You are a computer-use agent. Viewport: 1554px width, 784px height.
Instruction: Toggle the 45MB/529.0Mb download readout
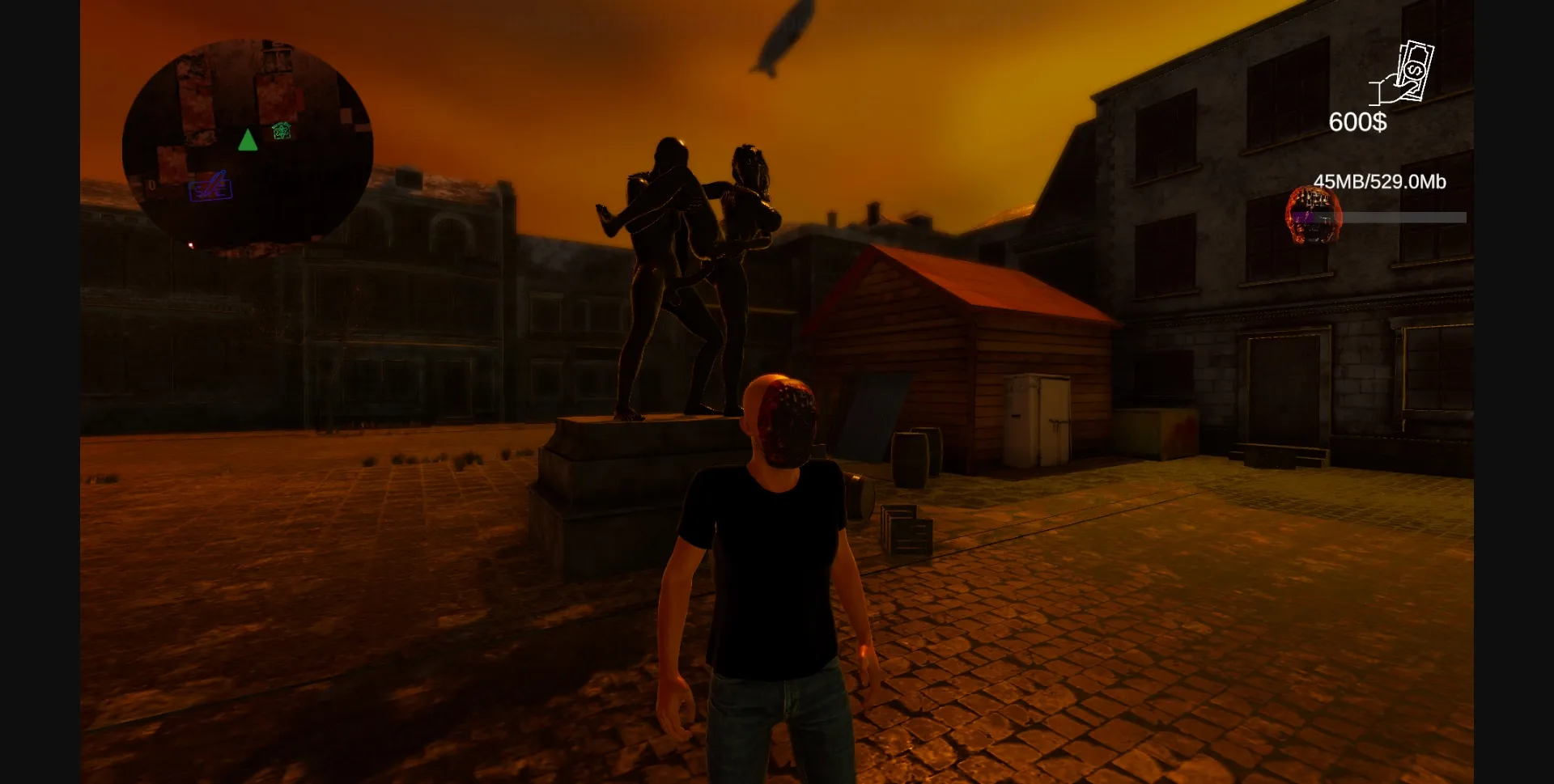pos(1378,182)
